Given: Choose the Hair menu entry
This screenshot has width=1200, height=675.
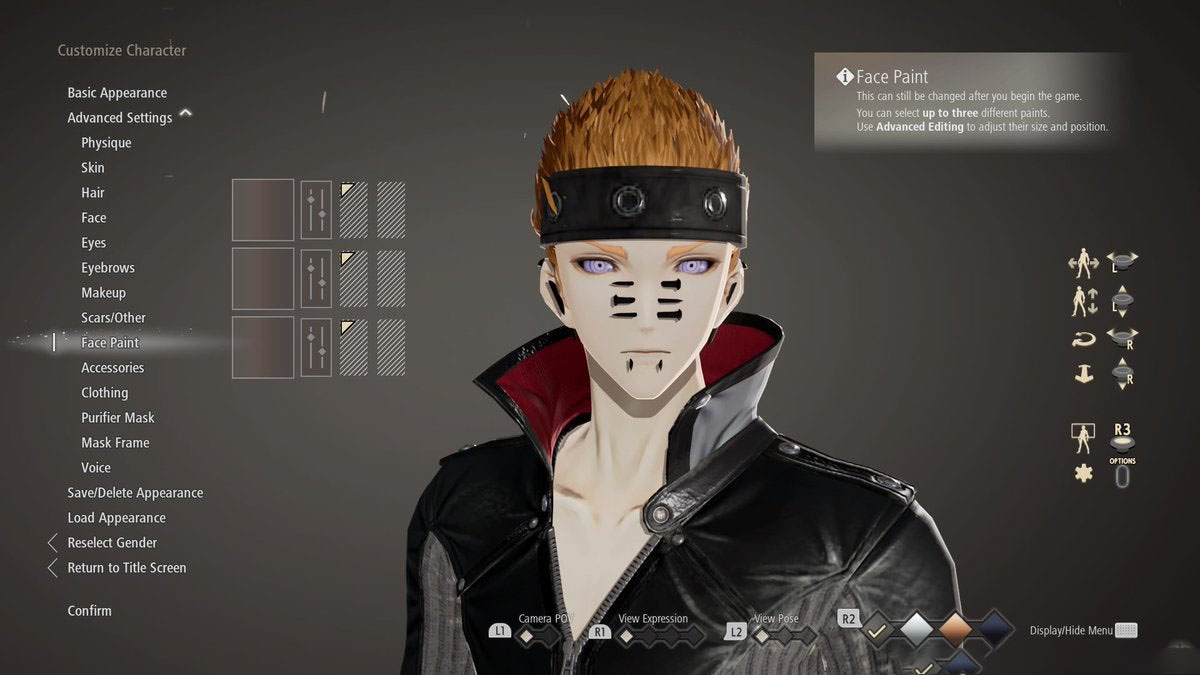Looking at the screenshot, I should (x=93, y=193).
